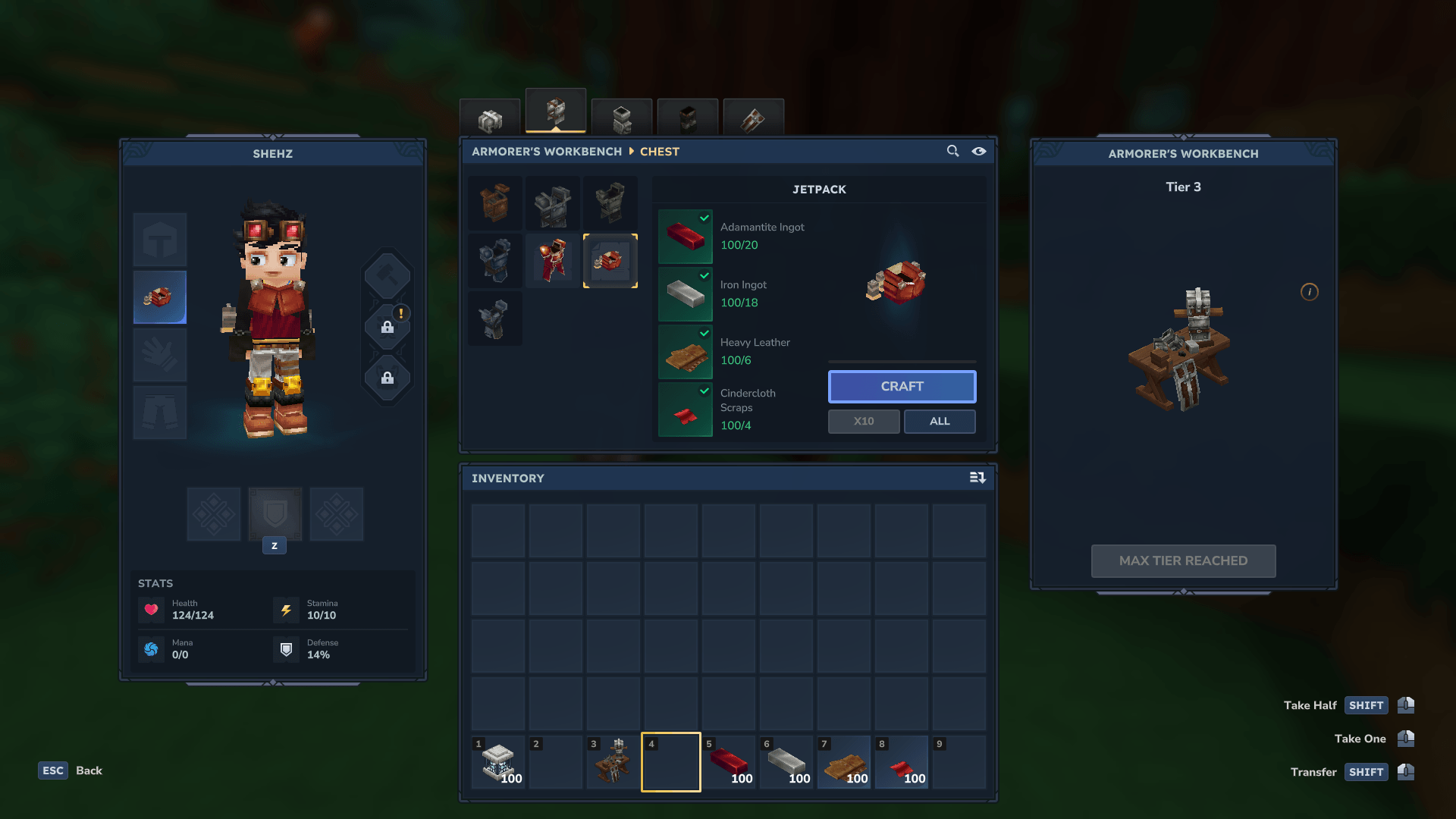Switch to the first crate category tab

(x=490, y=119)
